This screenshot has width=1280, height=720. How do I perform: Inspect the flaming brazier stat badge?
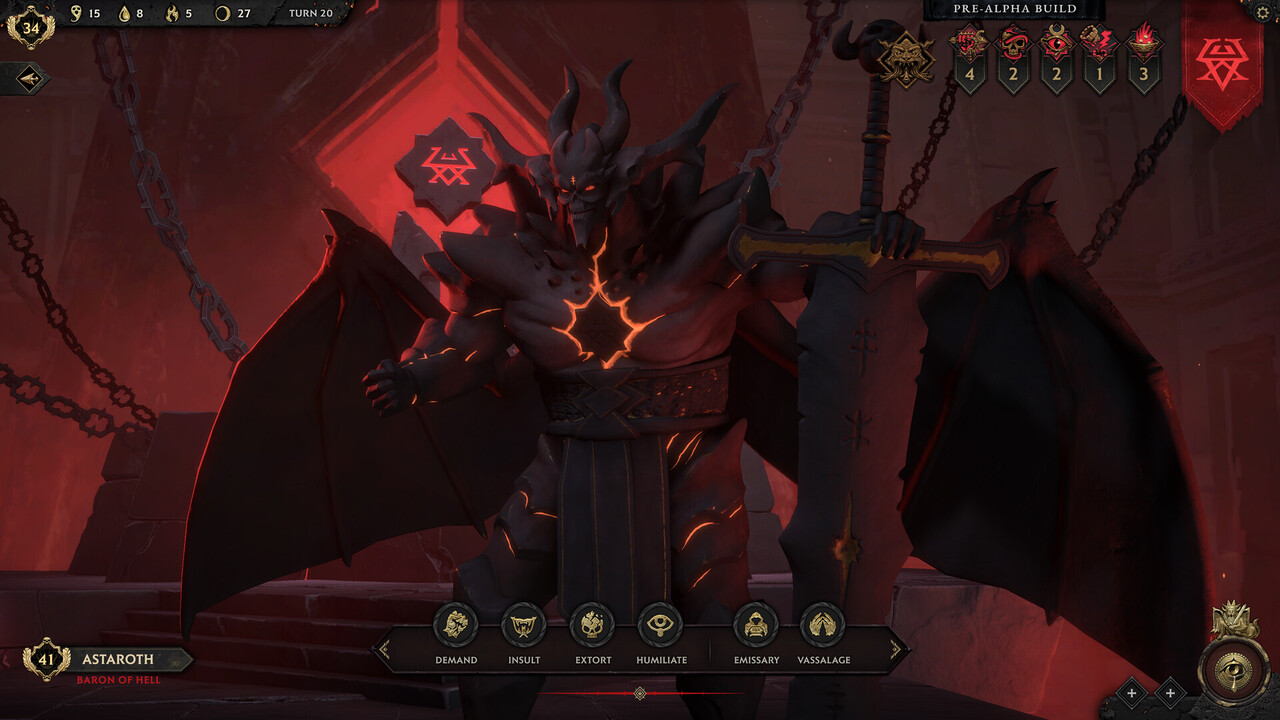tap(1144, 45)
